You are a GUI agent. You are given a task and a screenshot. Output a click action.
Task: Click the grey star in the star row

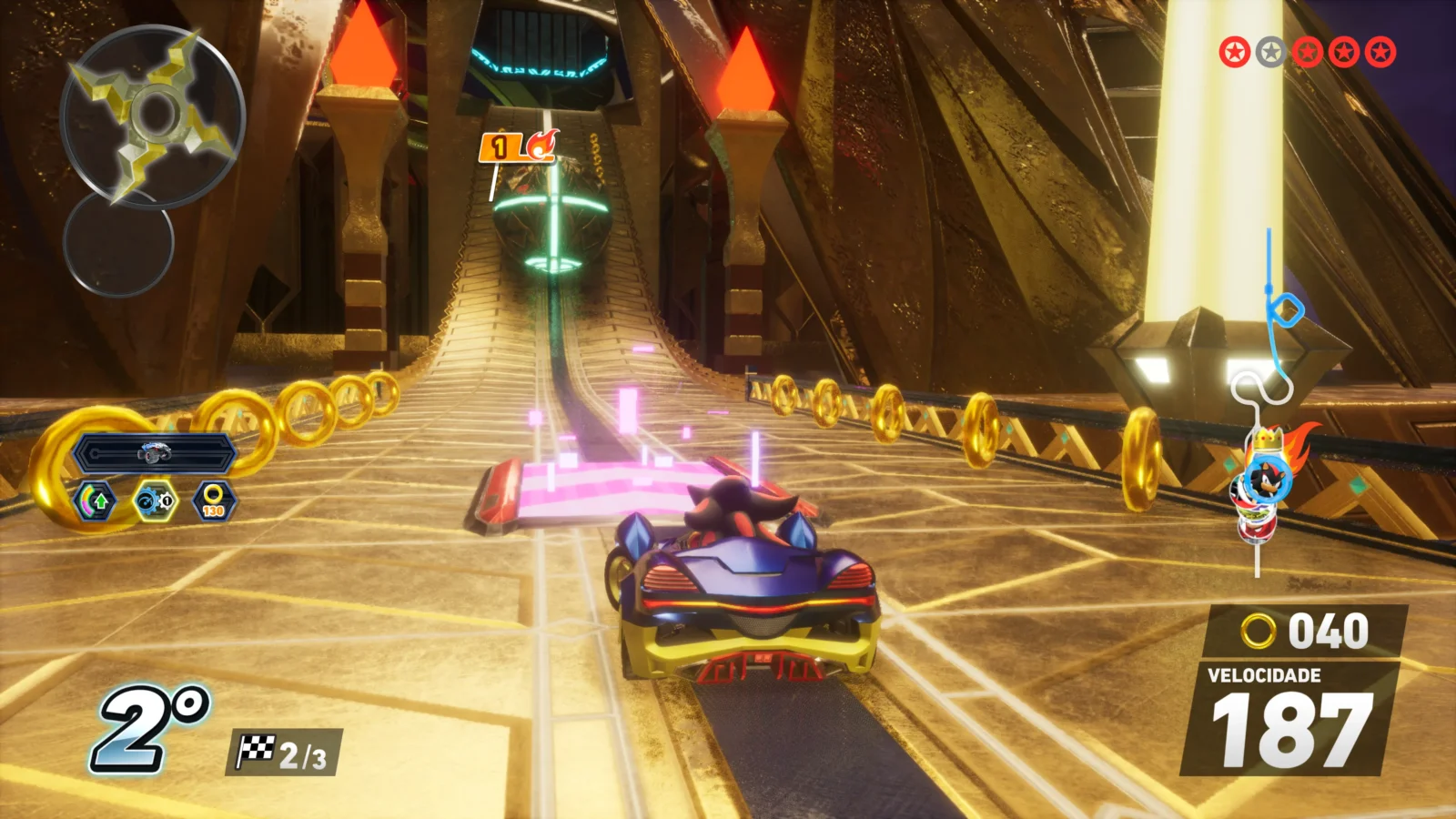coord(1270,53)
